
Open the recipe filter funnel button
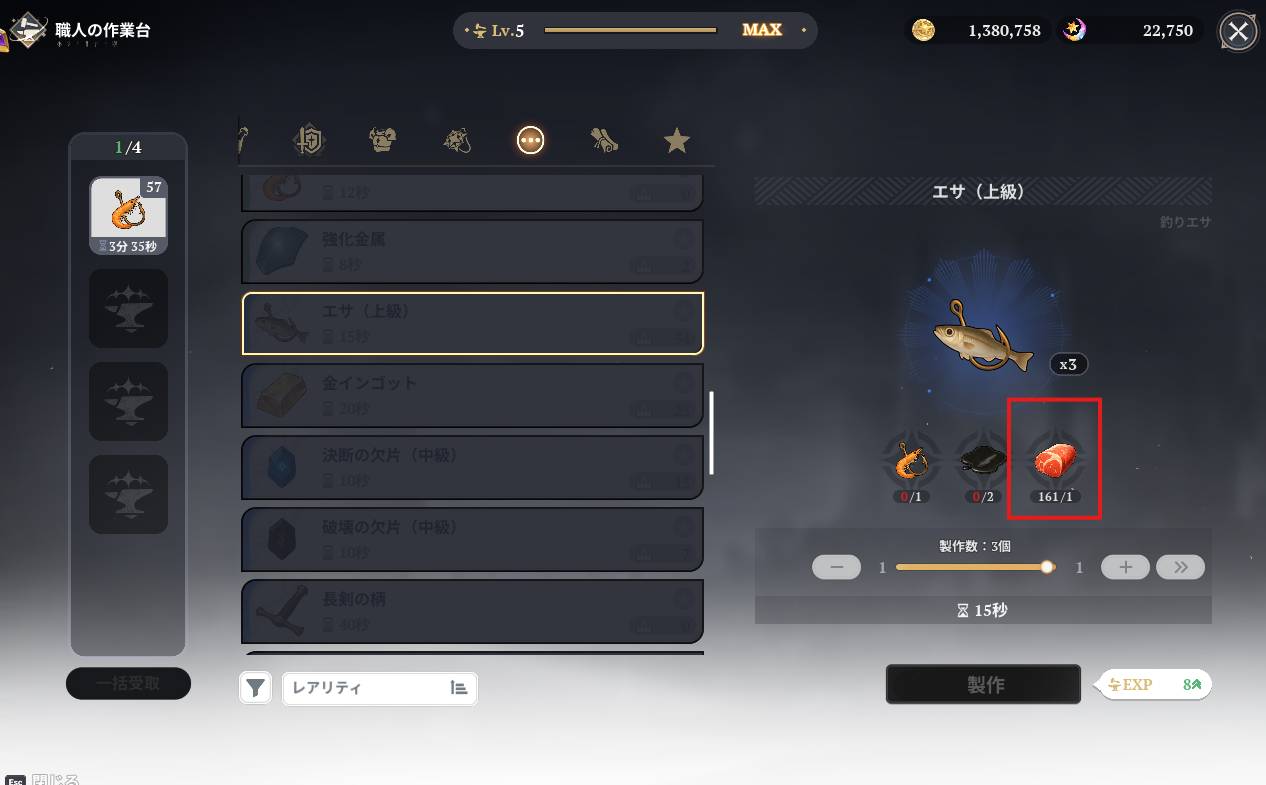coord(256,688)
